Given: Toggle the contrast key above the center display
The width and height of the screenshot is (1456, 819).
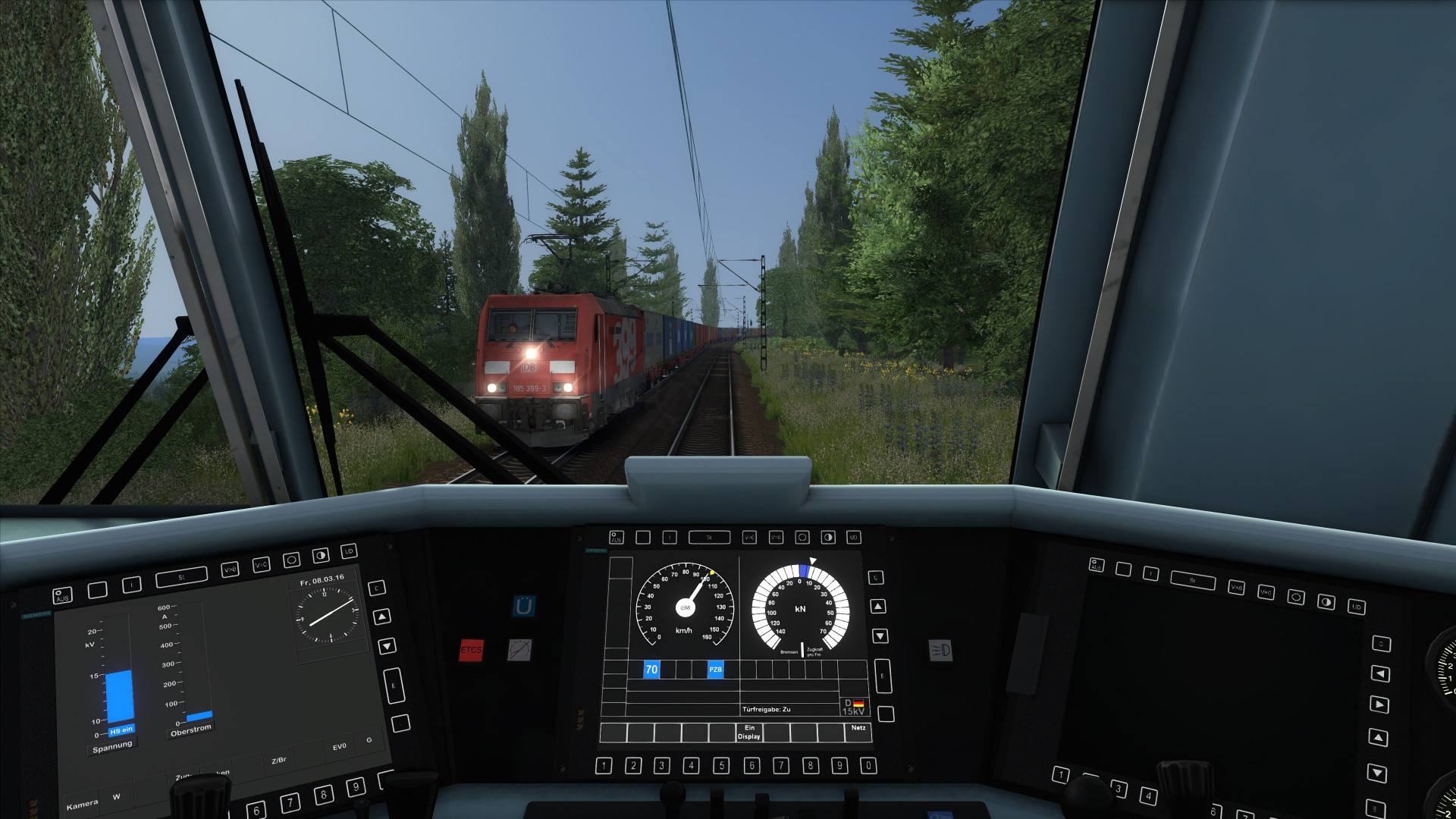Looking at the screenshot, I should tap(828, 538).
